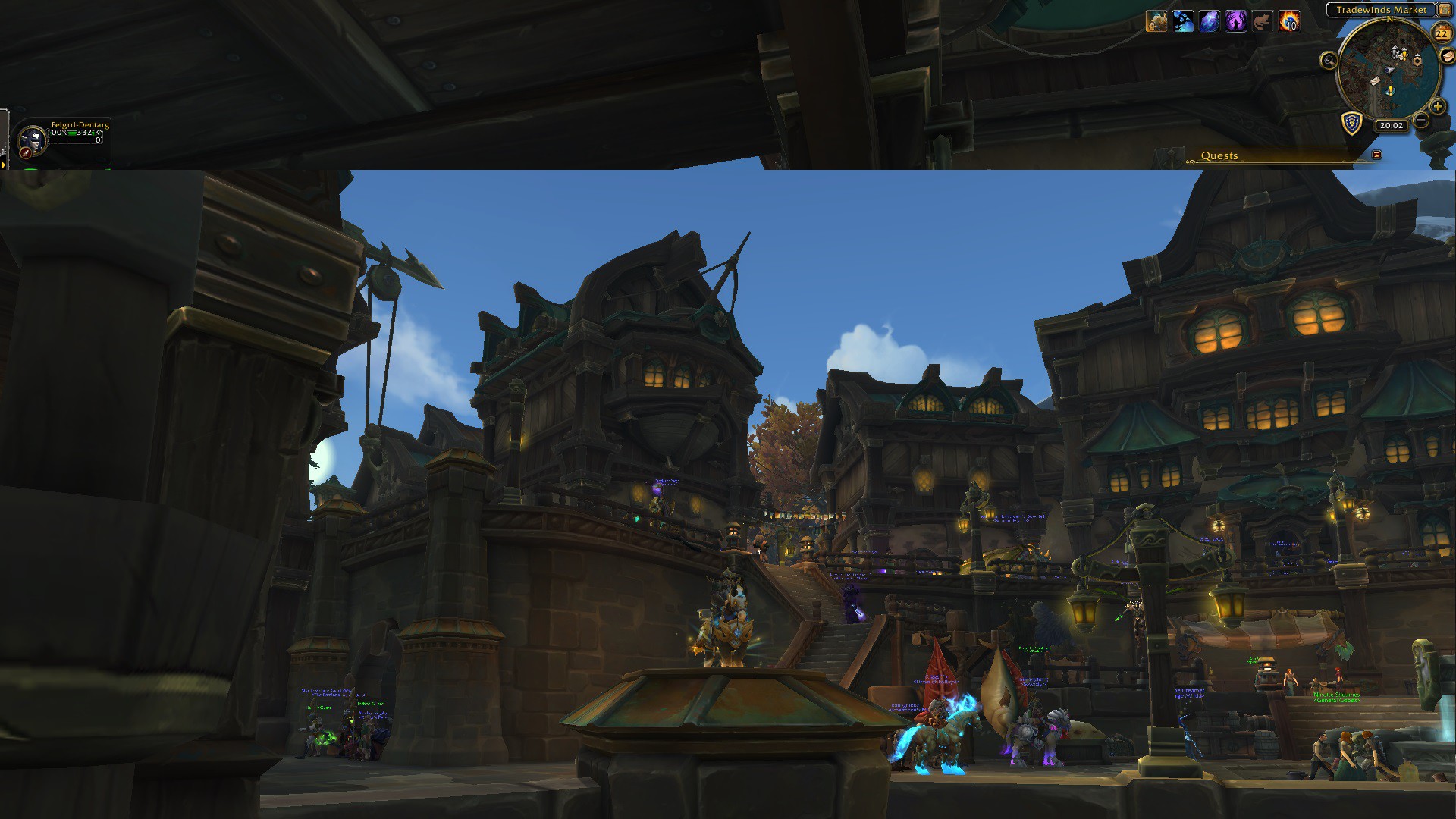Click the yellow arrow to flip action bar page
The width and height of the screenshot is (1456, 819).
[3, 165]
